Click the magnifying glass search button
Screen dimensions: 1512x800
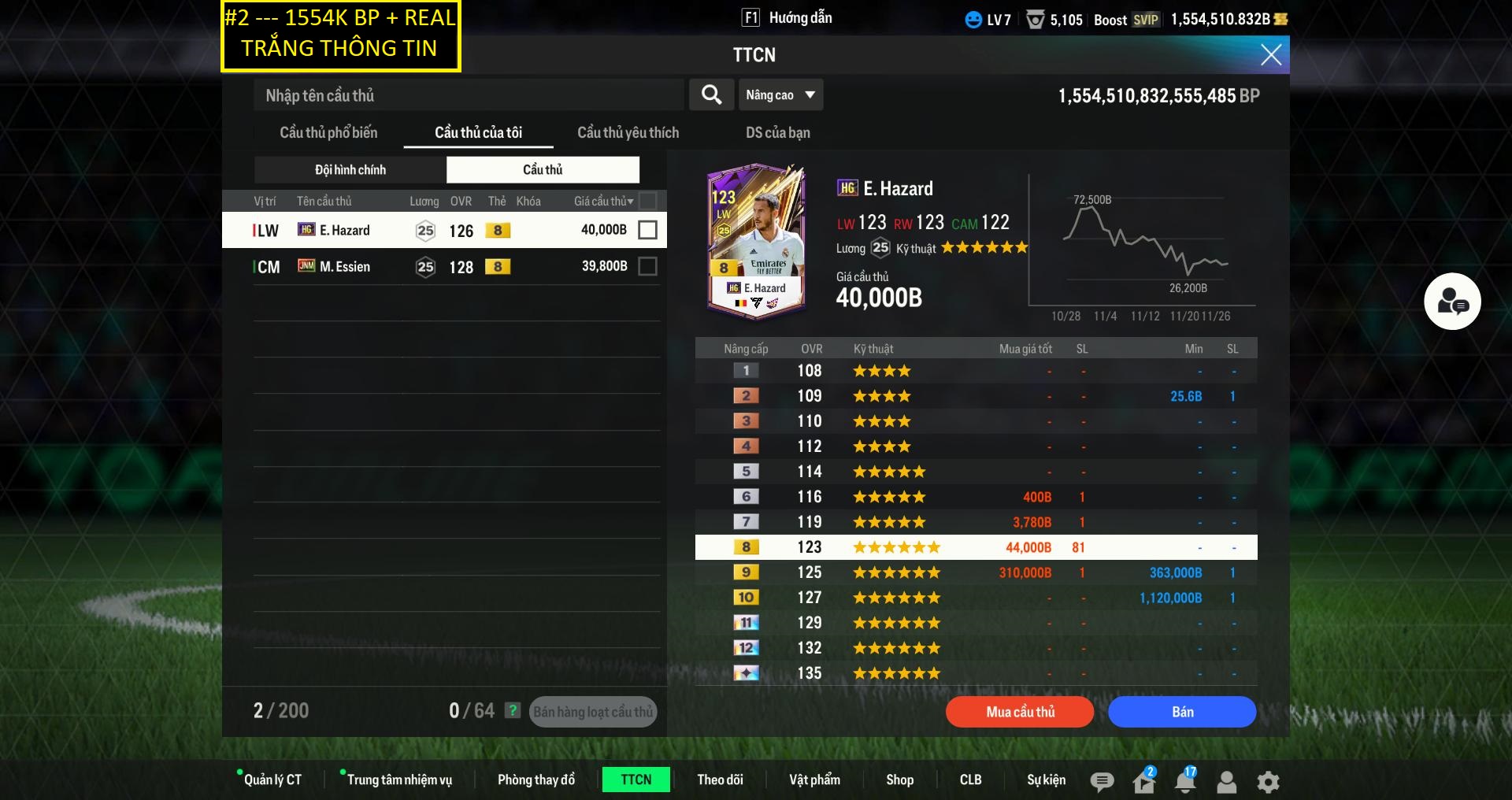tap(711, 95)
